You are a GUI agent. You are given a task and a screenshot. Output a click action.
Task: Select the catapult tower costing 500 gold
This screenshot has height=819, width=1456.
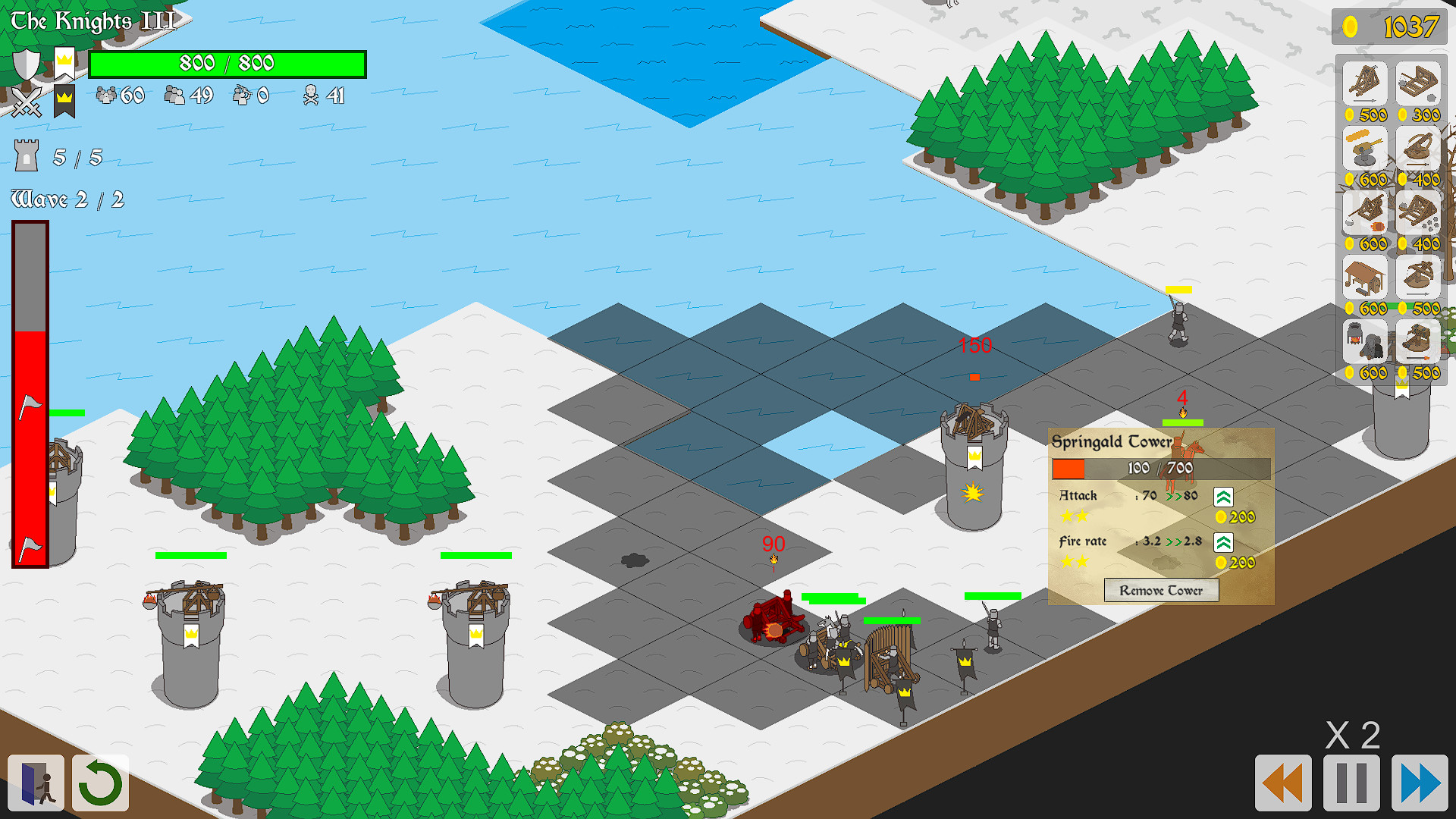[1363, 83]
